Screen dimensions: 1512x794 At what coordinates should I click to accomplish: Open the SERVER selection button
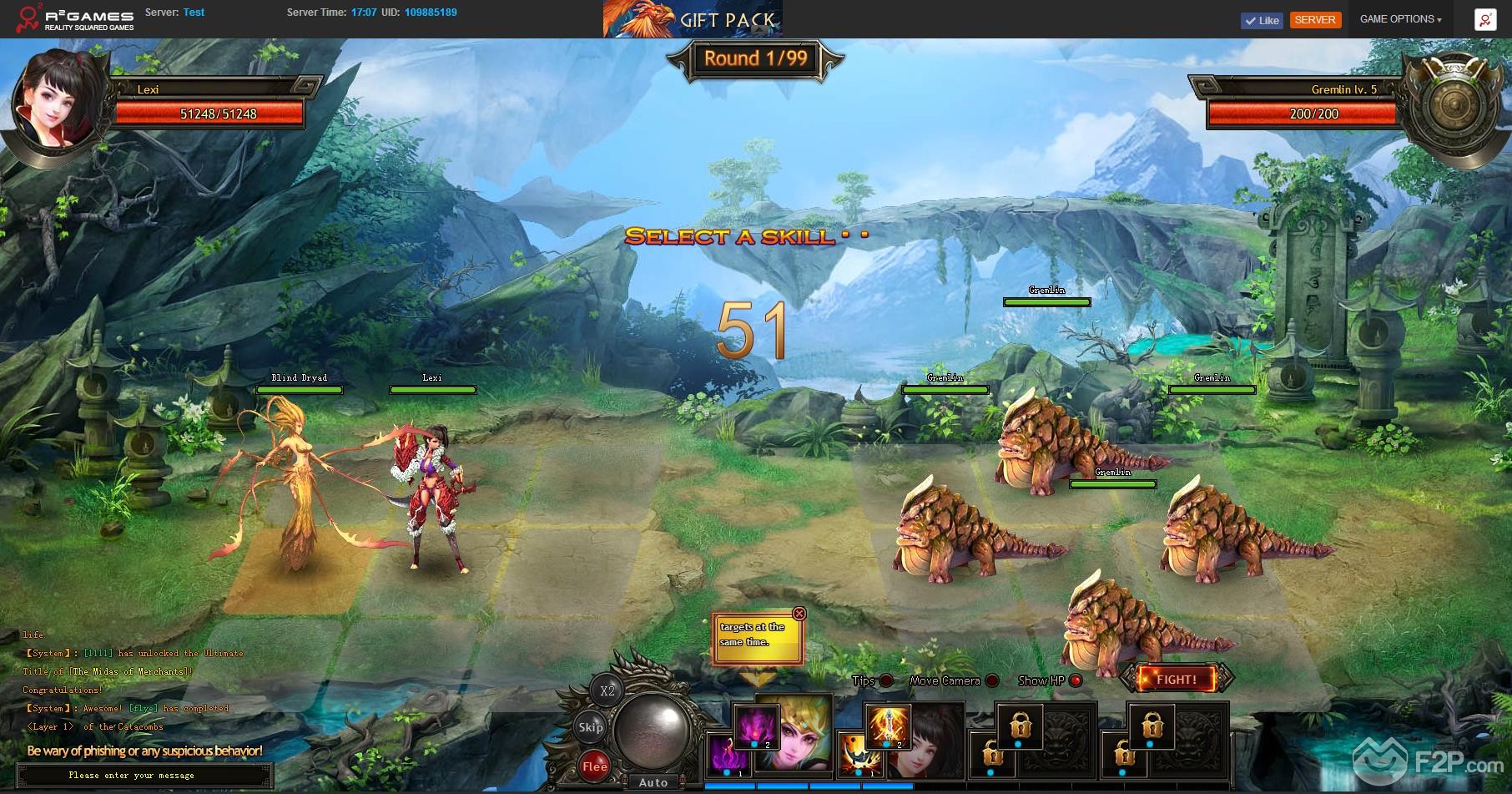pyautogui.click(x=1315, y=20)
